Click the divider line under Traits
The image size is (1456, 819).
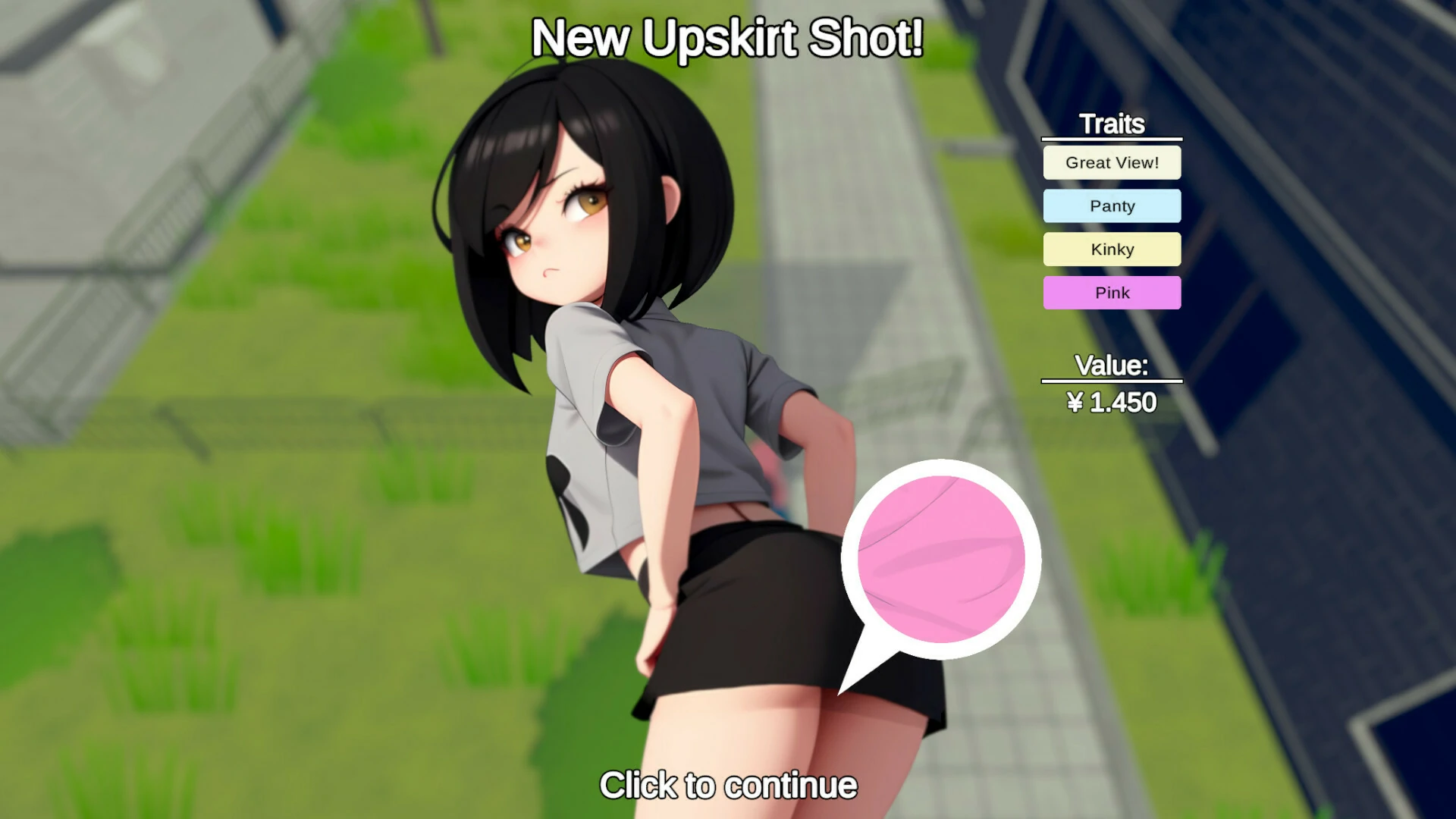1112,140
